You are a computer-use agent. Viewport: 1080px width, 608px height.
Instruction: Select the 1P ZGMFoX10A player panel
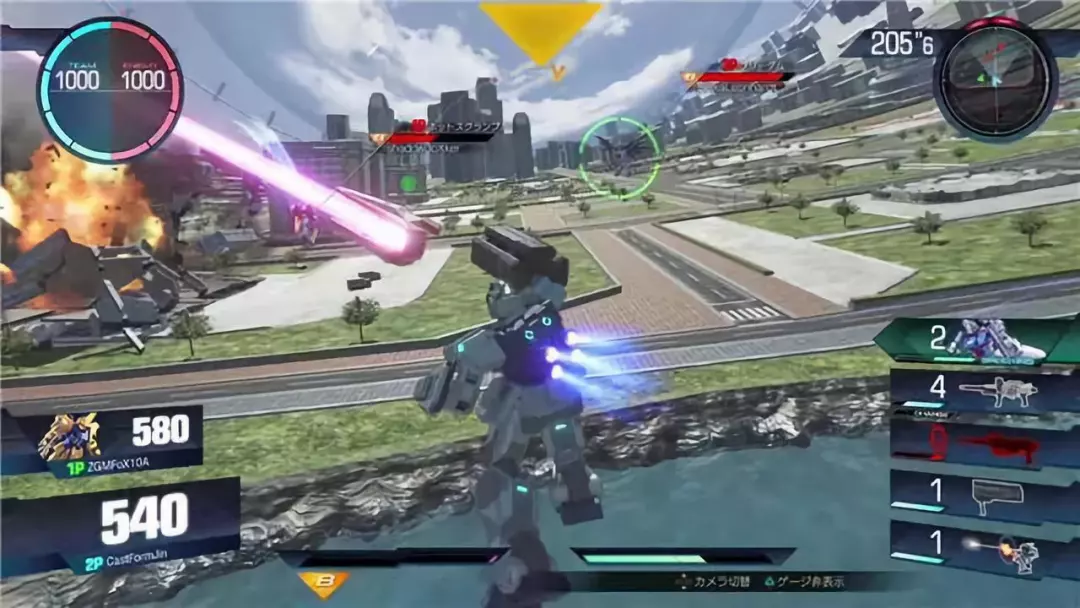point(115,441)
